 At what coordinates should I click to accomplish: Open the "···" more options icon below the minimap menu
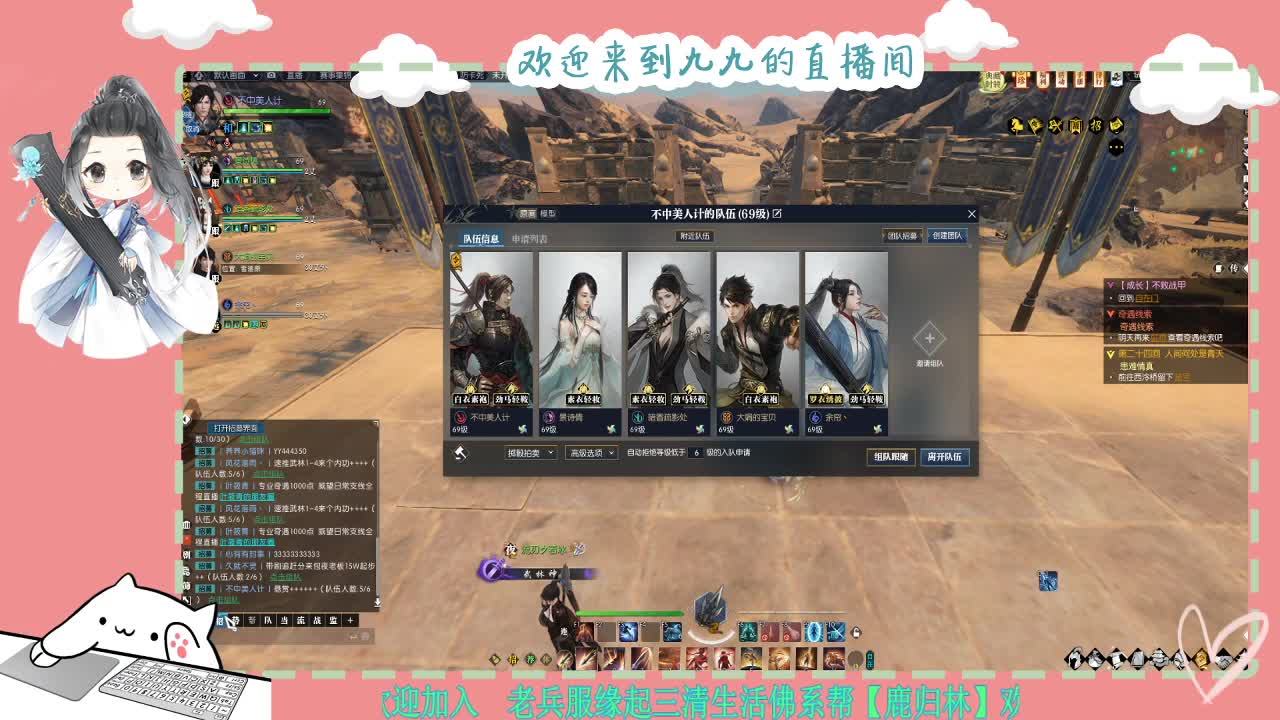pyautogui.click(x=1115, y=146)
